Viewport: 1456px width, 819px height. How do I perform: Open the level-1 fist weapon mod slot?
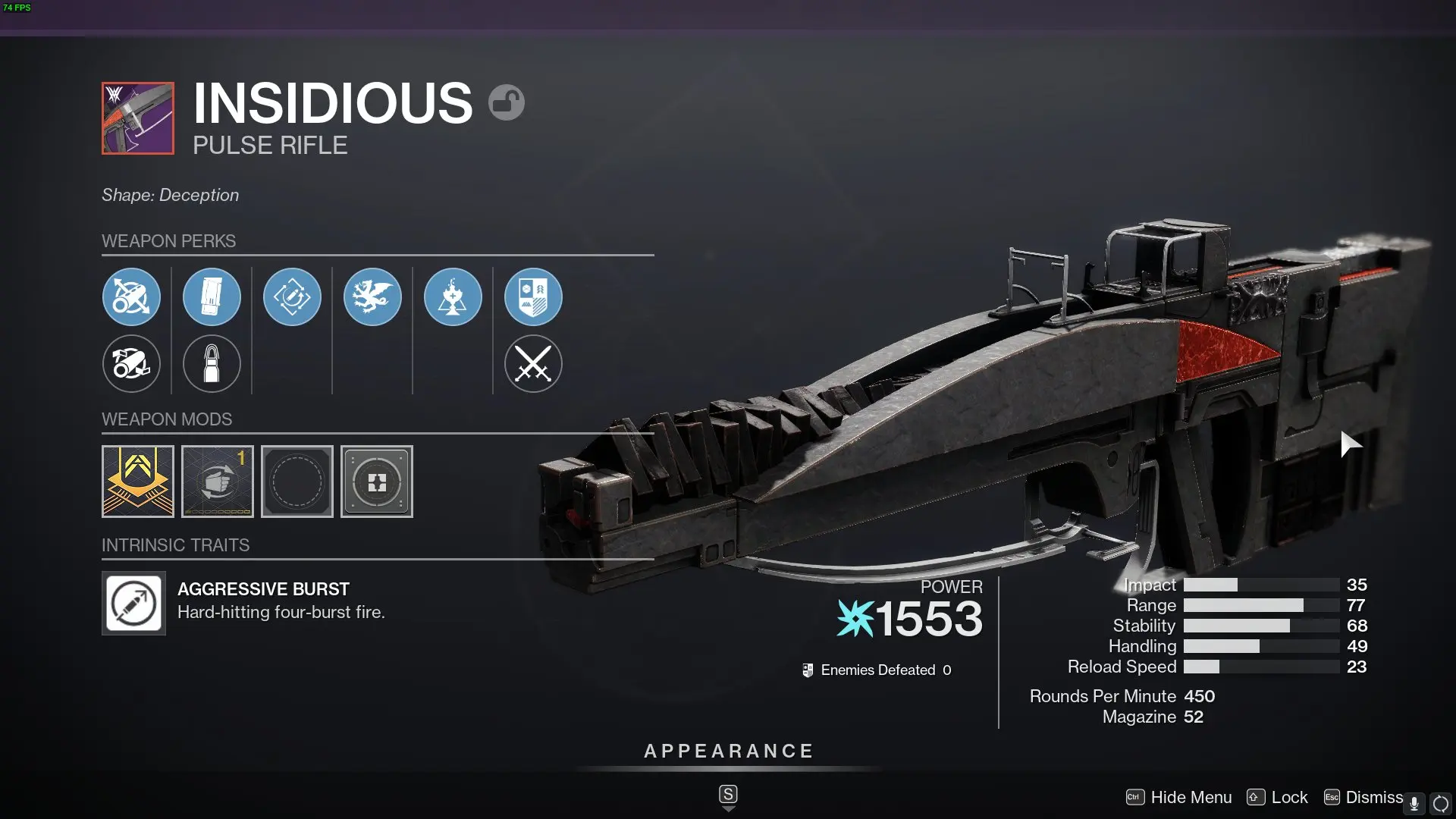coord(217,481)
